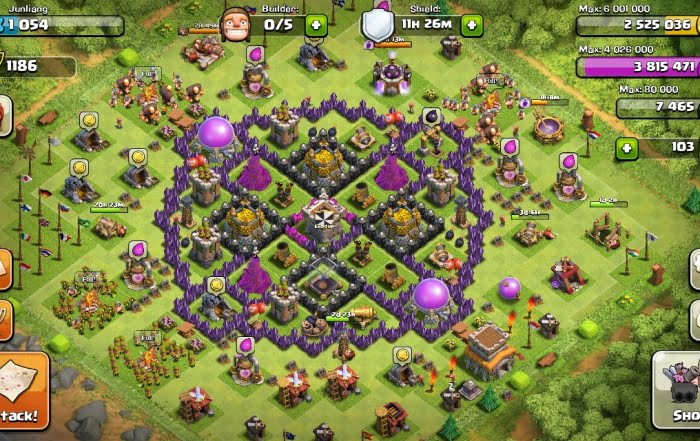Tap the green plus beside Builder count
The height and width of the screenshot is (441, 700).
[316, 25]
